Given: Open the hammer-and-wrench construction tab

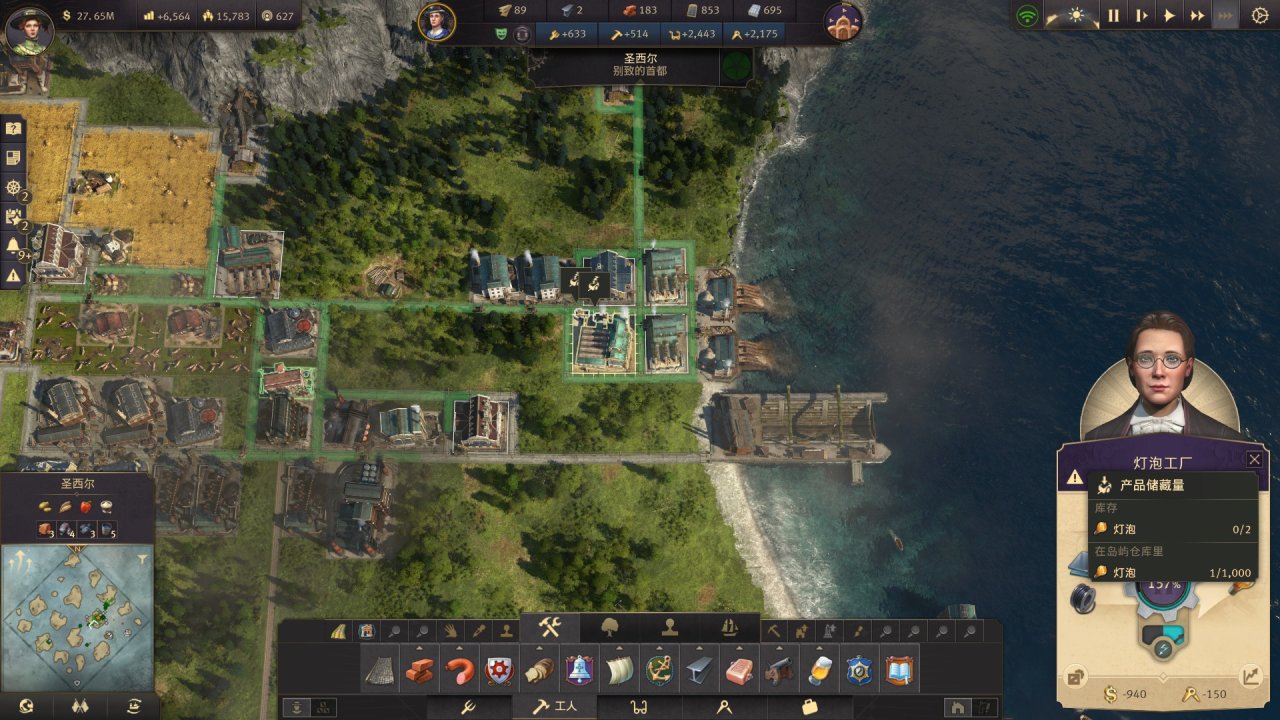Looking at the screenshot, I should pos(550,628).
